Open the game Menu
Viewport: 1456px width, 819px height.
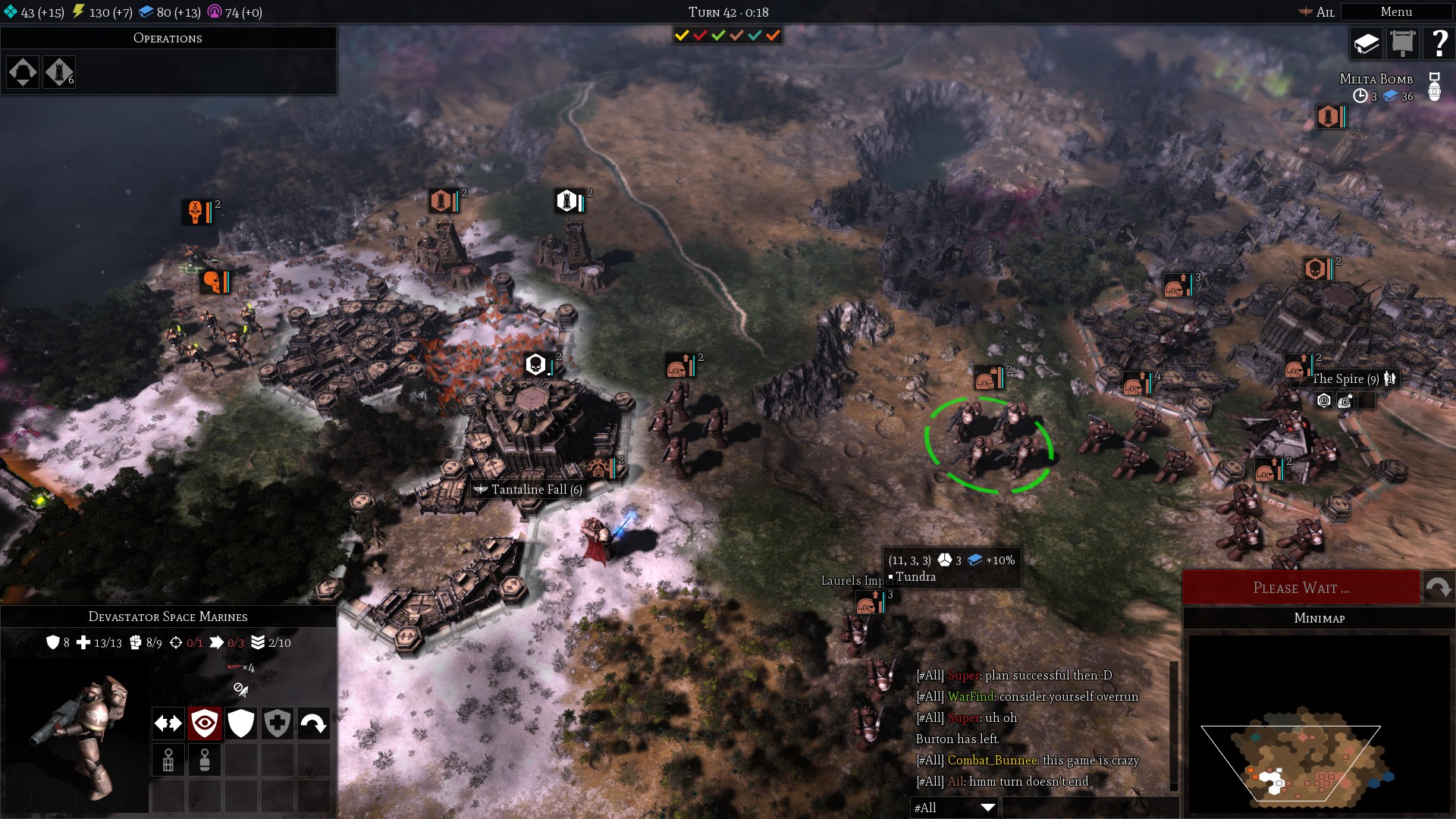click(x=1395, y=12)
